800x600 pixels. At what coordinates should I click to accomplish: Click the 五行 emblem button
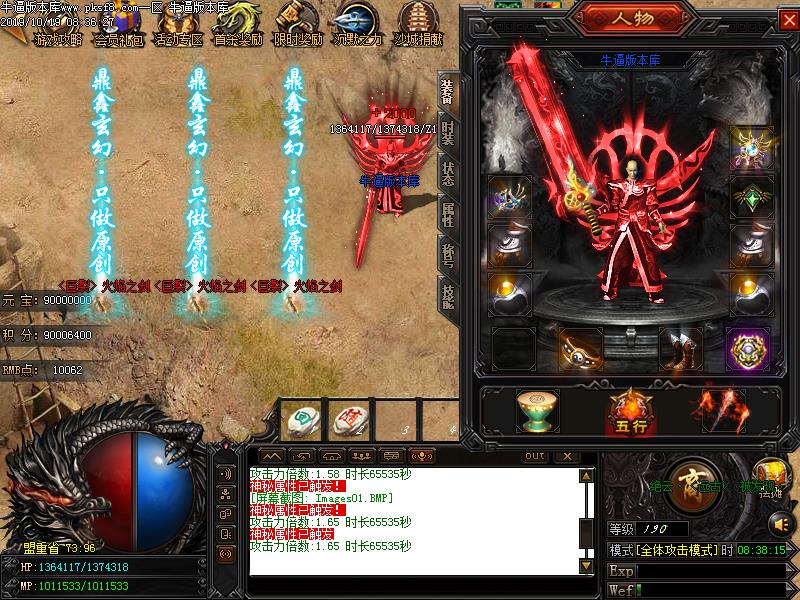pyautogui.click(x=630, y=410)
